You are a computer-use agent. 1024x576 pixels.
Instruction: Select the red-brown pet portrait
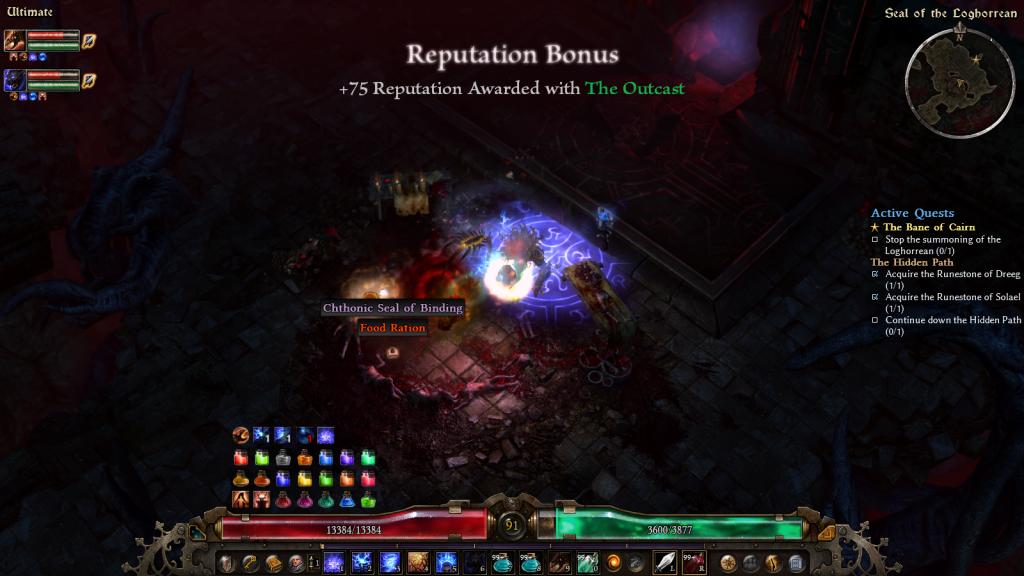pos(14,41)
